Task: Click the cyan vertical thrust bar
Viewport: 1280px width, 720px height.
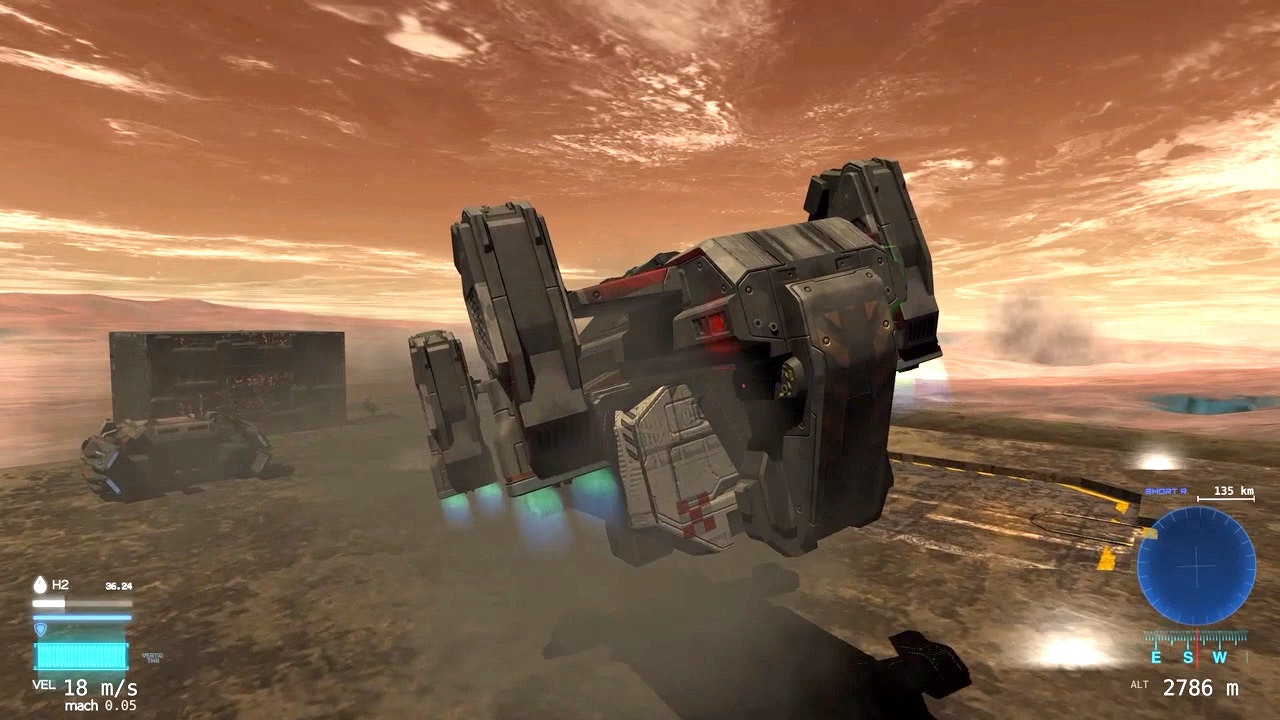Action: (80, 657)
